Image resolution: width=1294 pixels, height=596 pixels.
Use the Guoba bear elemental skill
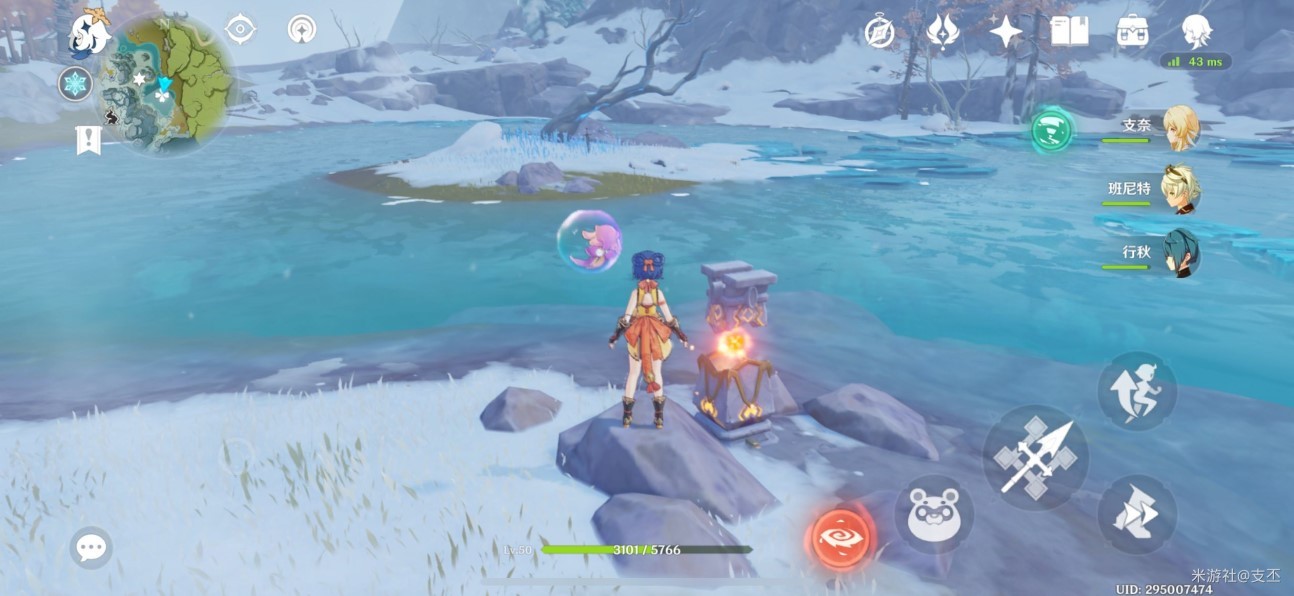pyautogui.click(x=933, y=515)
